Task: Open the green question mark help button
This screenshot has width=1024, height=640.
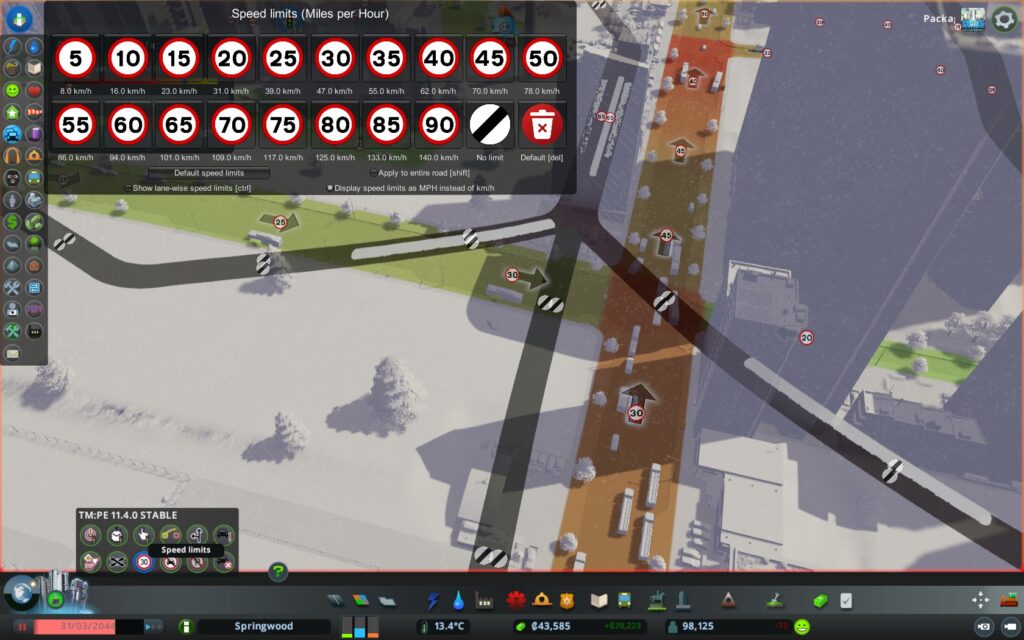Action: click(278, 572)
